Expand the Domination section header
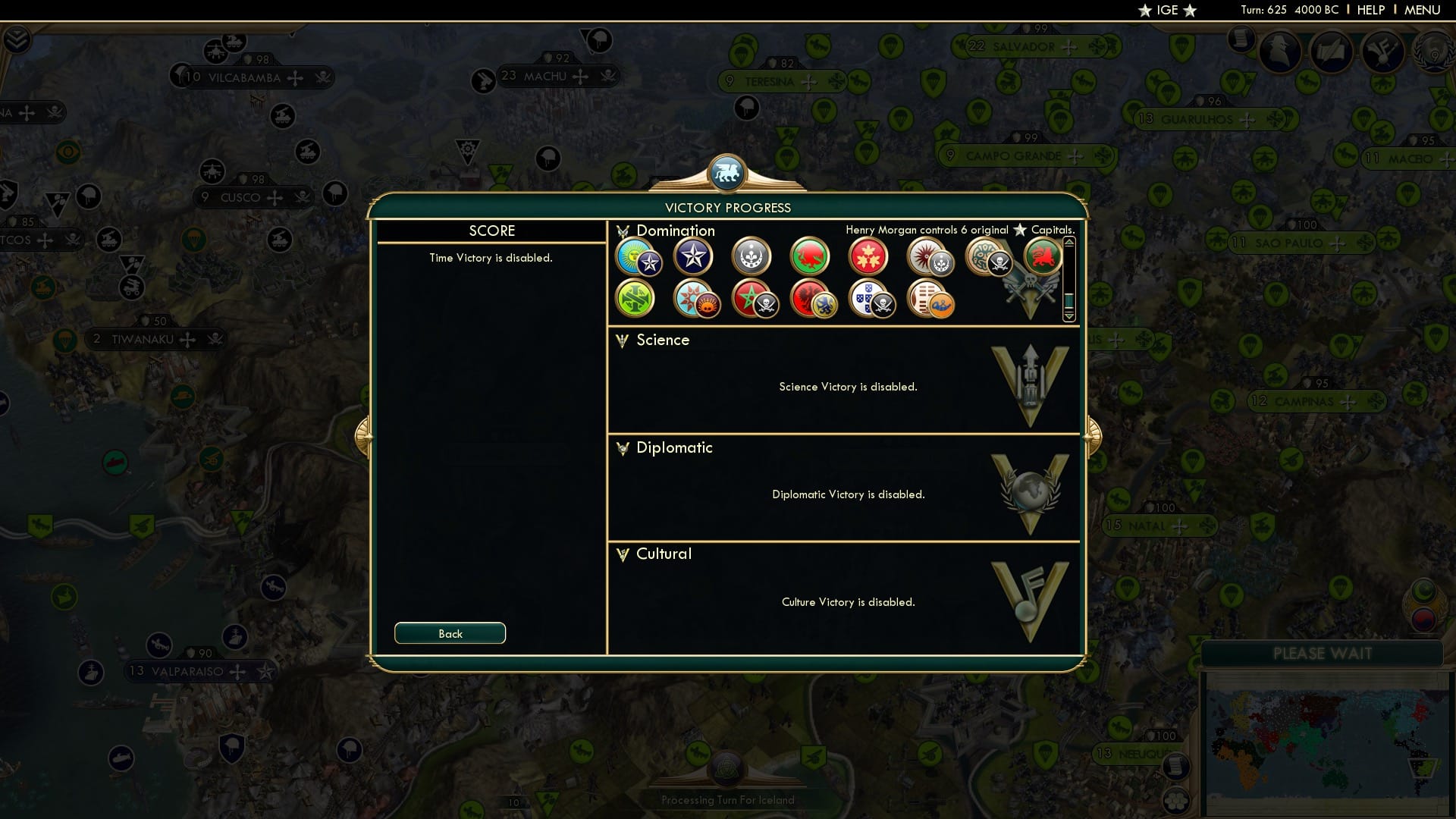 [675, 231]
